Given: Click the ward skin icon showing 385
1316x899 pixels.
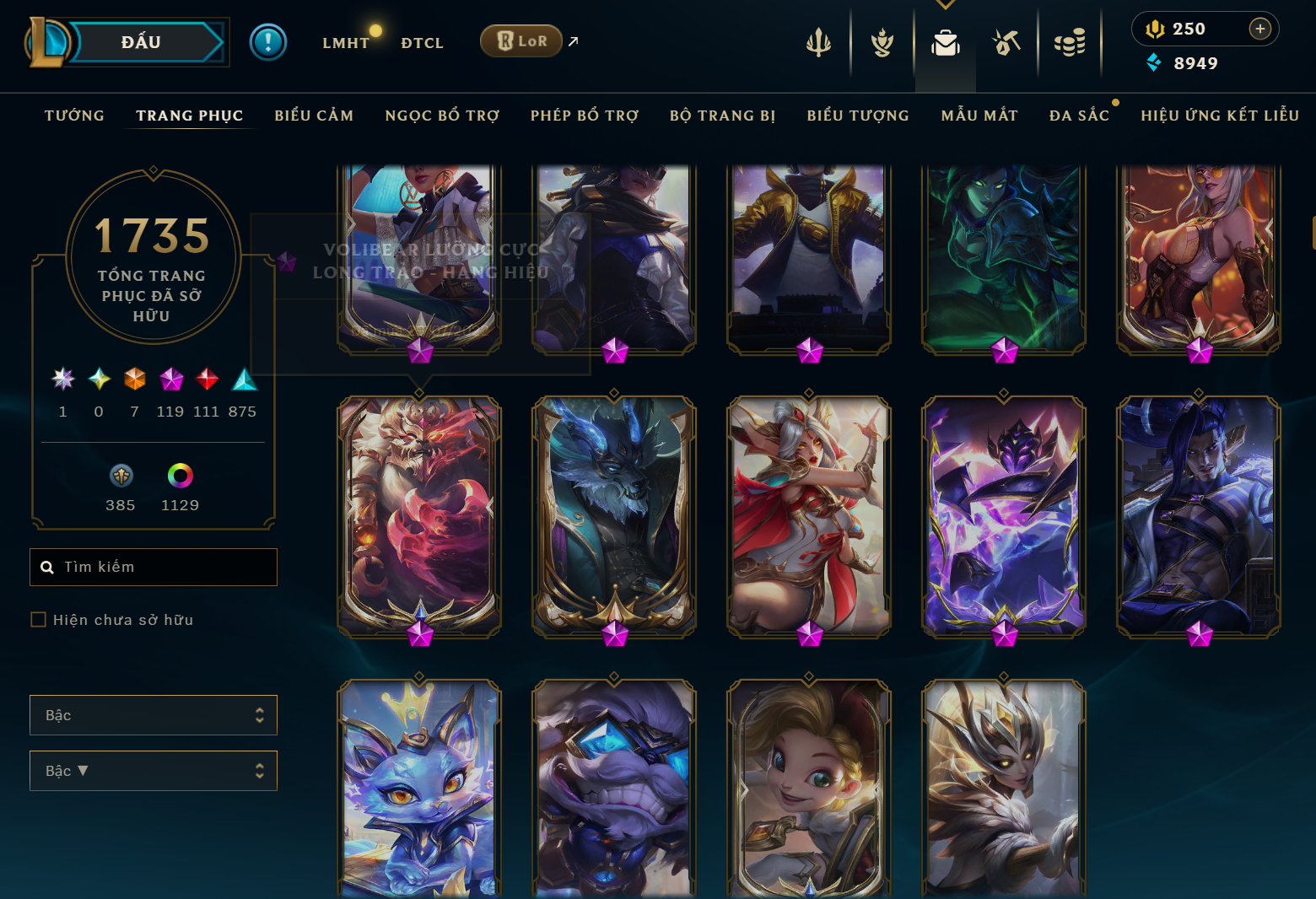Looking at the screenshot, I should [121, 476].
